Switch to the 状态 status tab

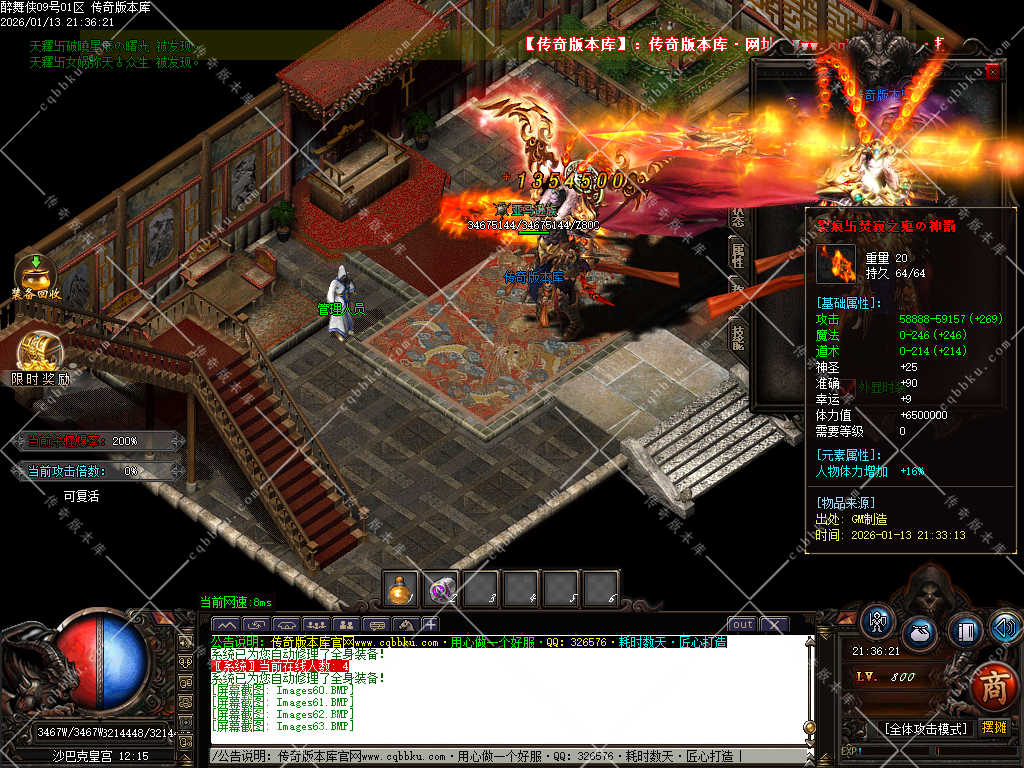tap(738, 216)
